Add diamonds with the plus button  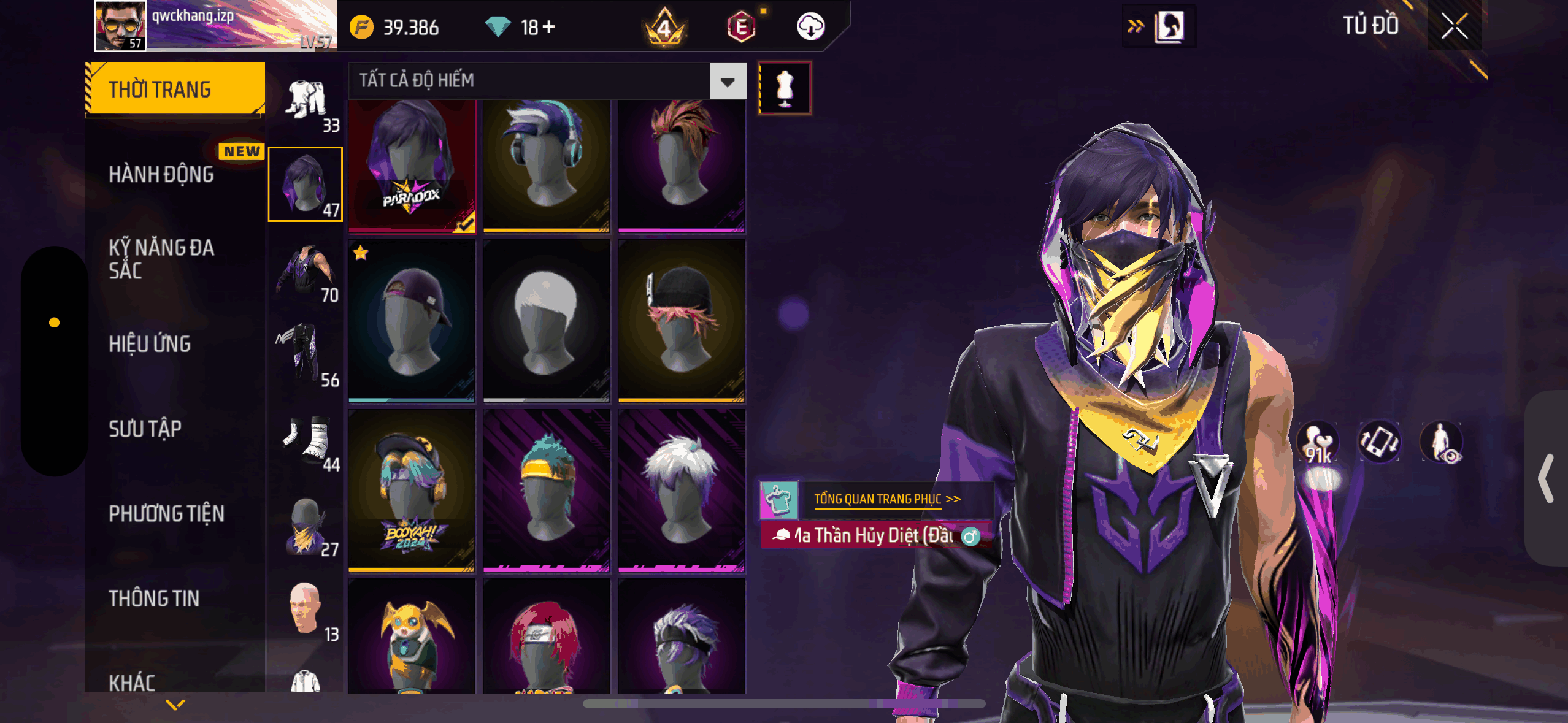click(548, 26)
